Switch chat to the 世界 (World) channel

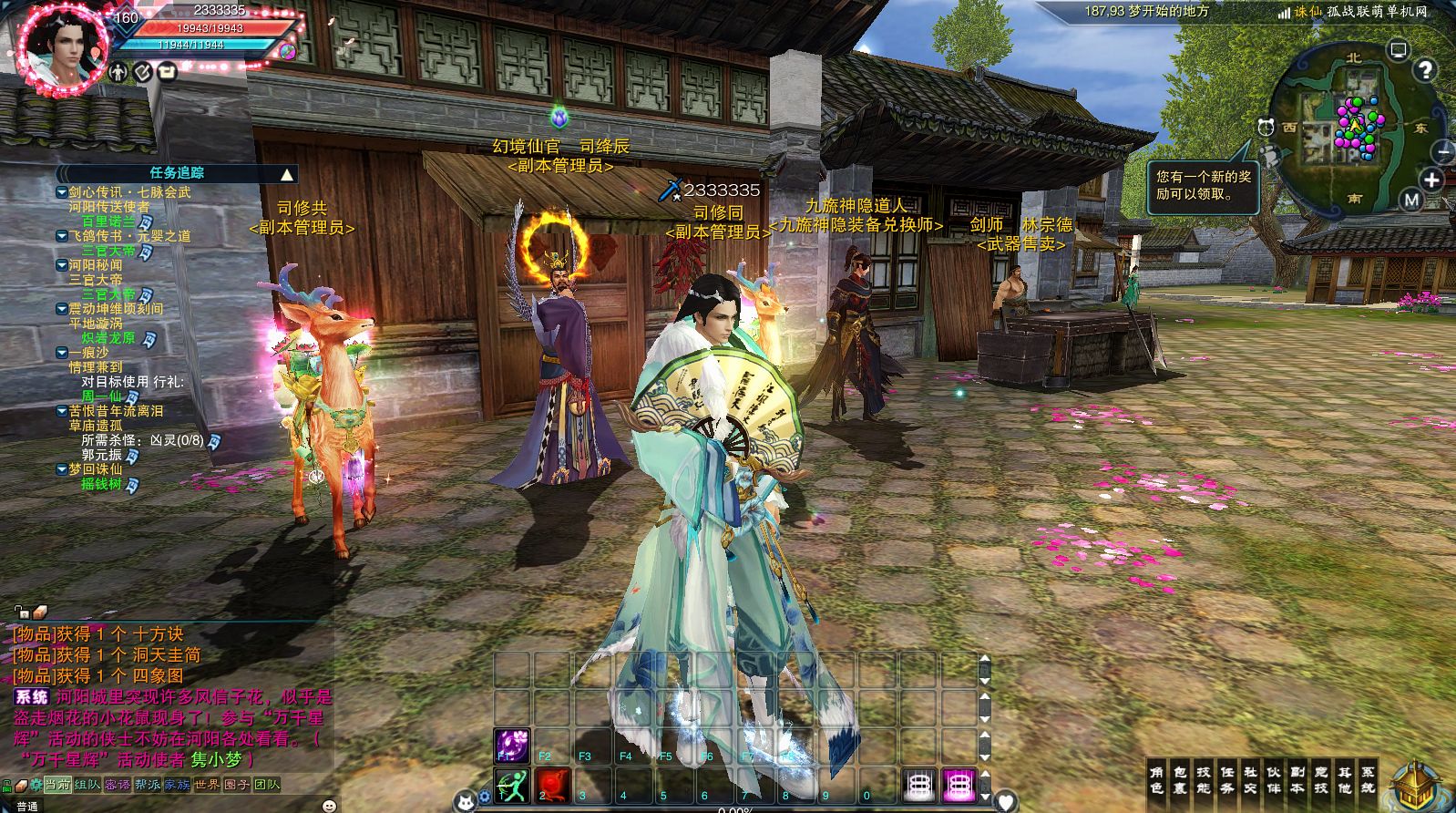pyautogui.click(x=207, y=785)
